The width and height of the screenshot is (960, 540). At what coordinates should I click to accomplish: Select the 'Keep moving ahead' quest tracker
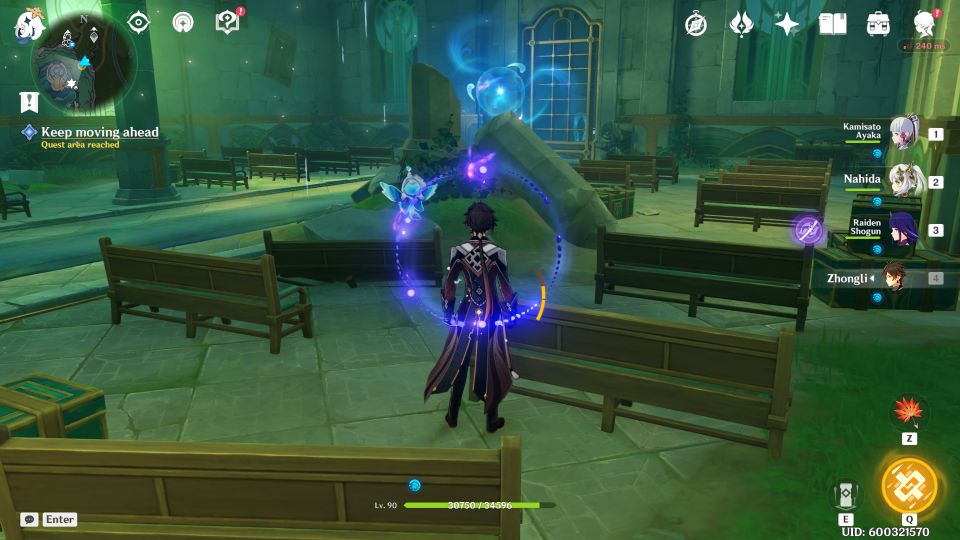[99, 132]
